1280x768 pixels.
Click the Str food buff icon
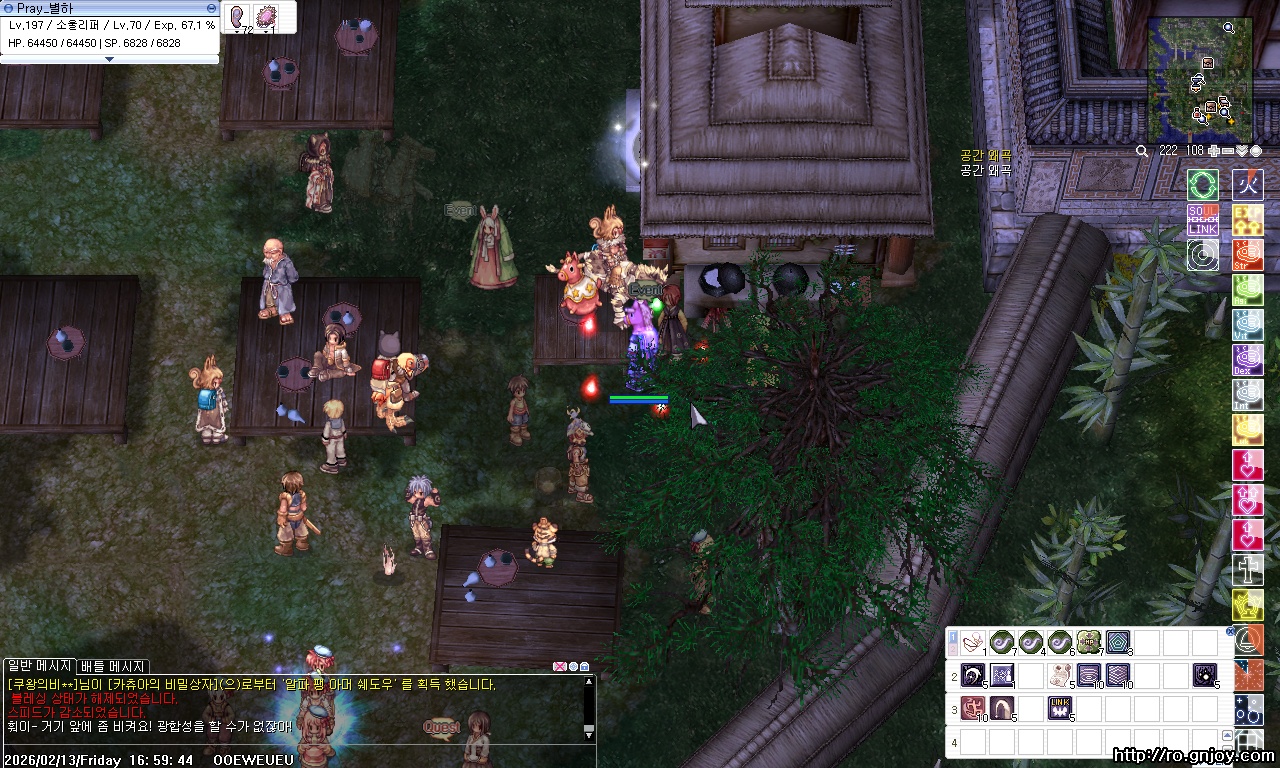coord(1248,255)
